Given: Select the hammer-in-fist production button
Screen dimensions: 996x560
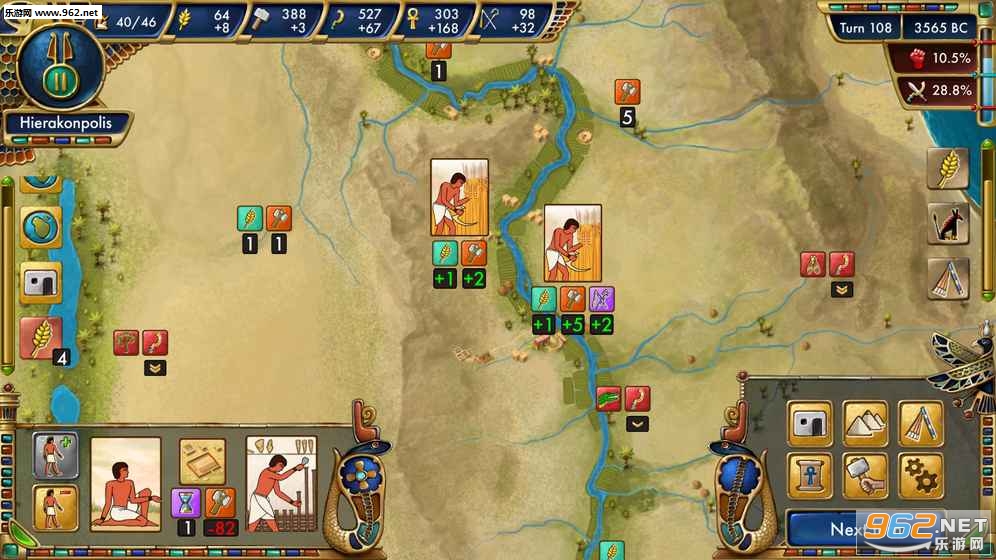Looking at the screenshot, I should [865, 475].
